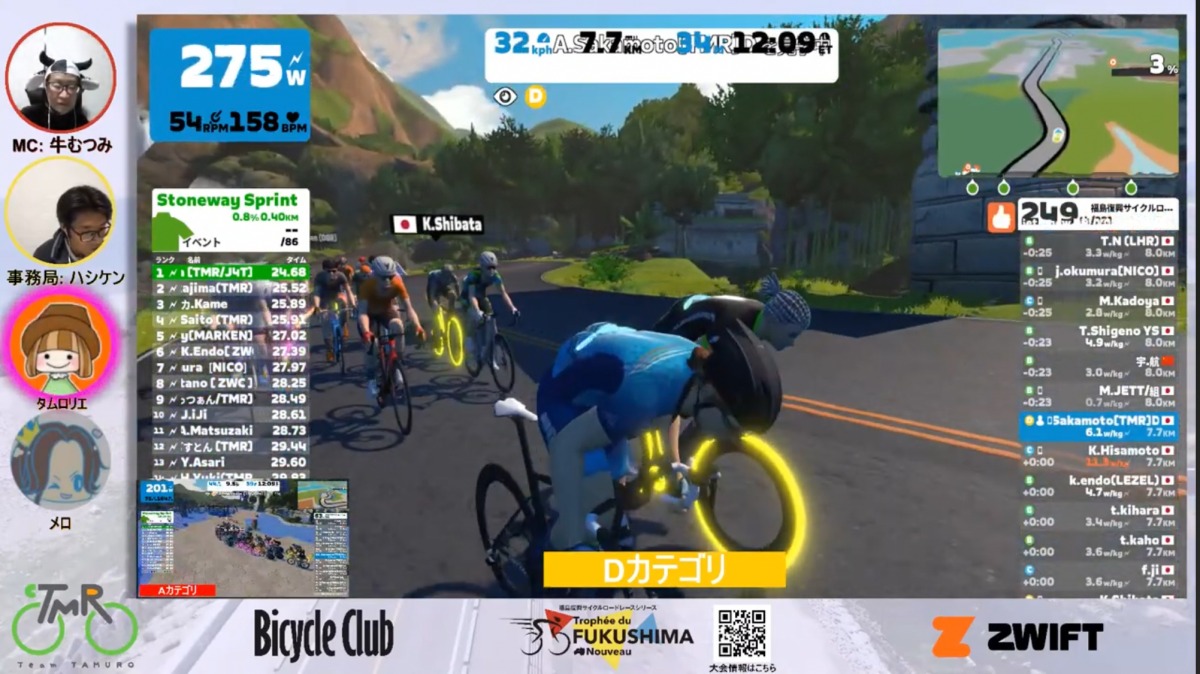Select k.endo(LEZEL) in the rider list
This screenshot has height=674, width=1200.
[x=1098, y=486]
